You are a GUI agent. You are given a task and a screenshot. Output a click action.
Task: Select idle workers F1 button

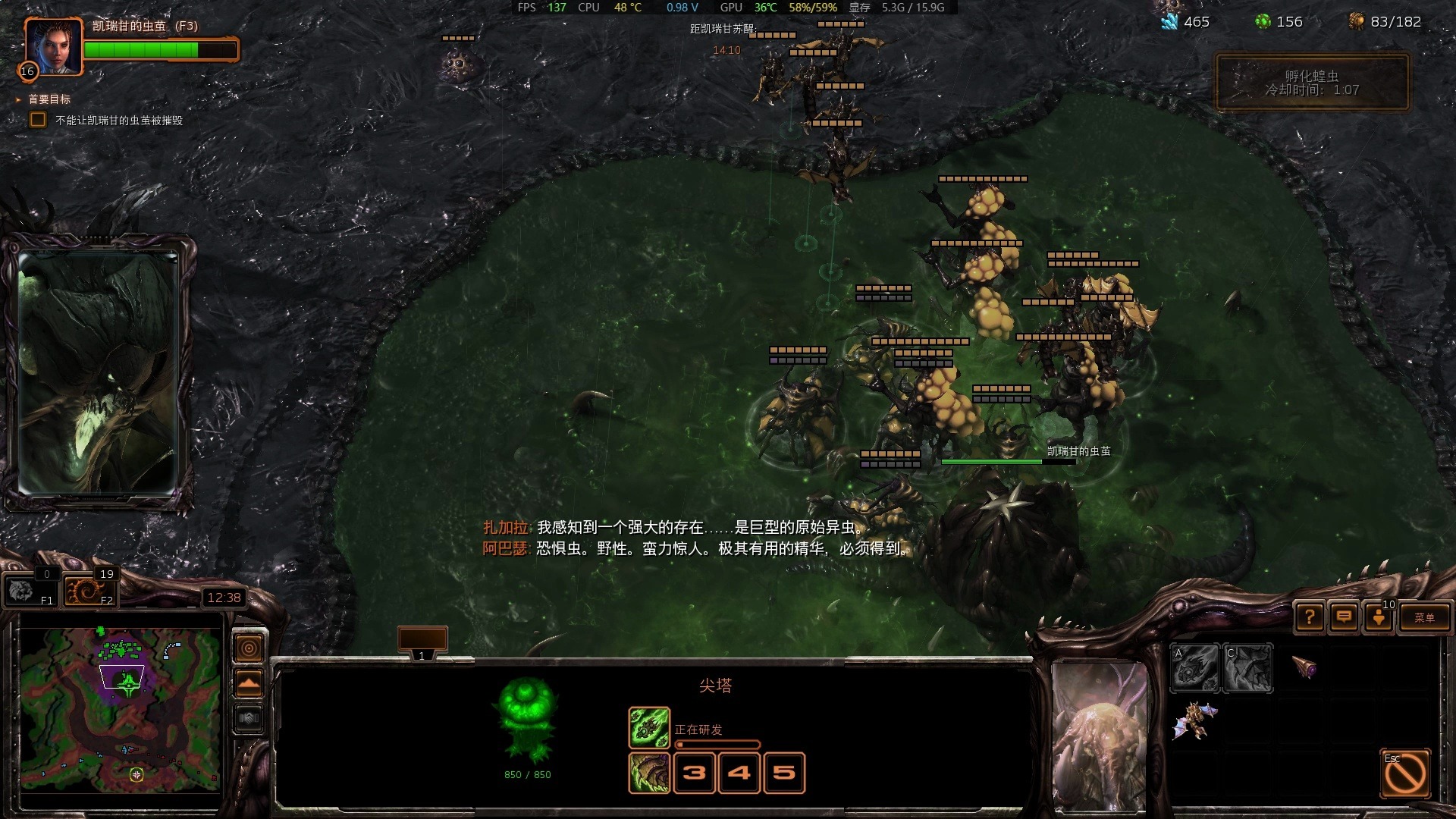30,591
